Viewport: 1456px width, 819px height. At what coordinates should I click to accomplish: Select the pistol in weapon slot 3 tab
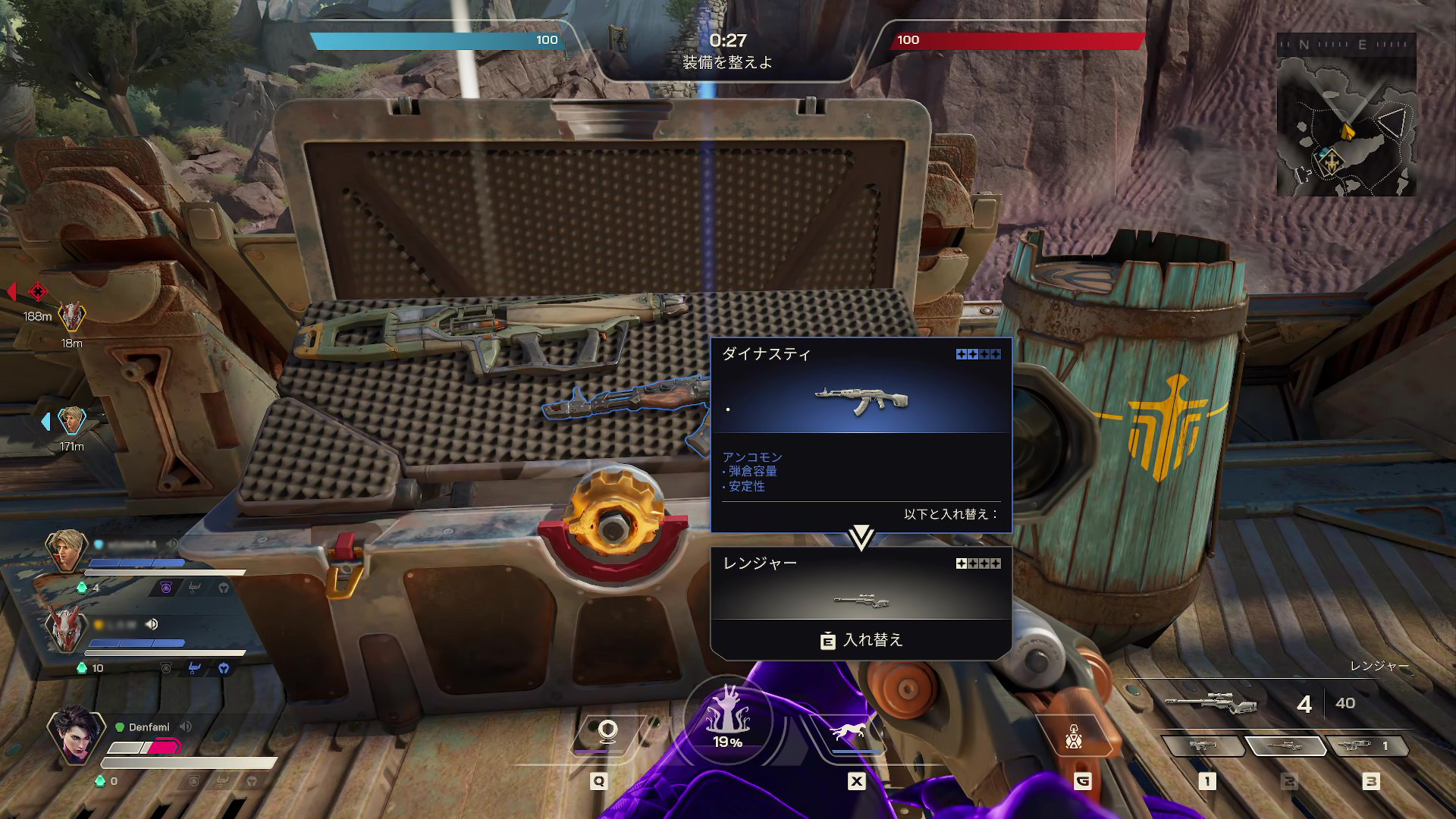pyautogui.click(x=1354, y=745)
